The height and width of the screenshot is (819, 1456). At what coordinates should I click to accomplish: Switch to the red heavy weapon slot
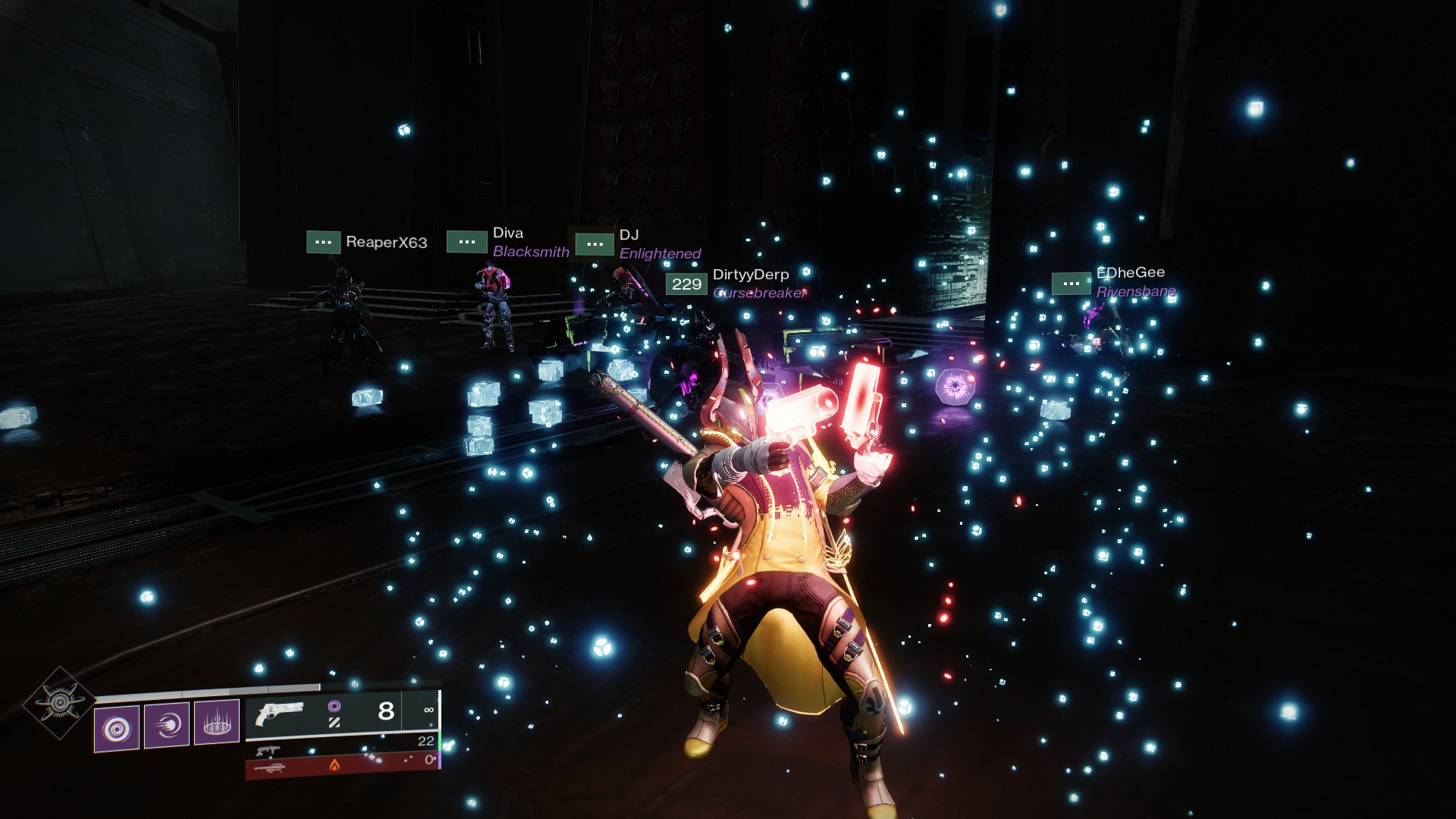click(341, 766)
